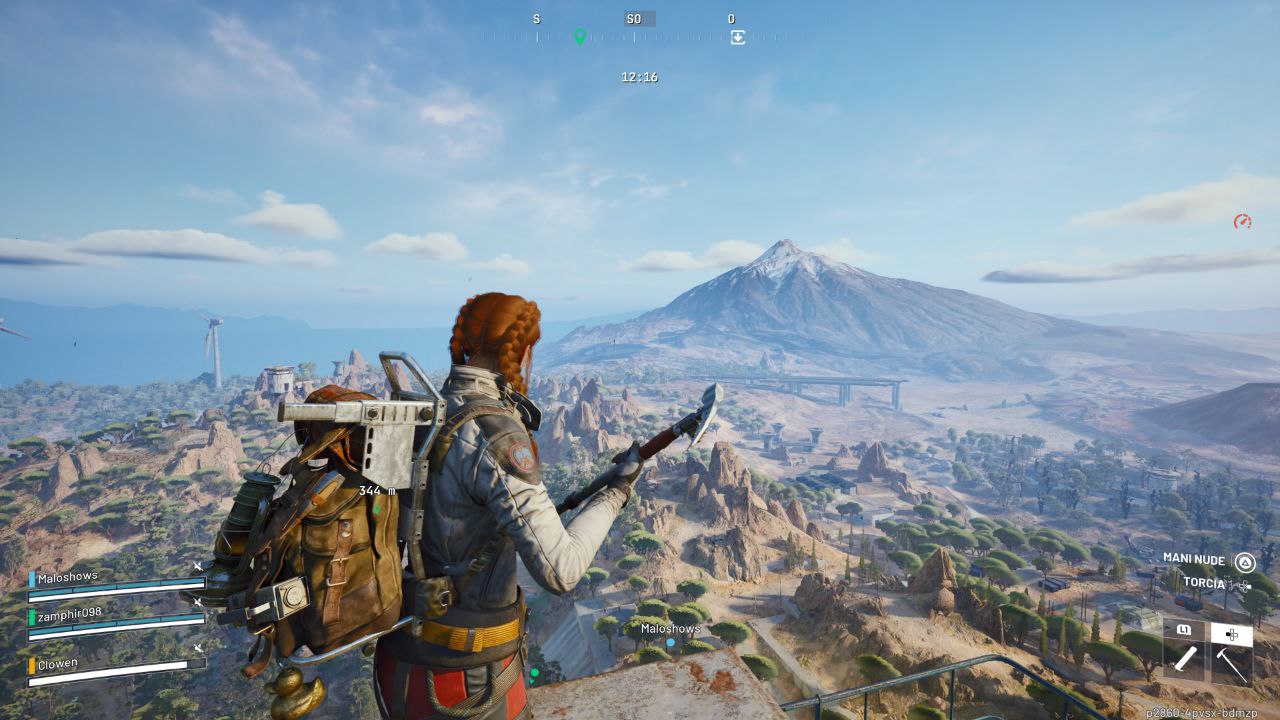Click the highlighted SO compass heading
The height and width of the screenshot is (720, 1280).
pos(633,19)
